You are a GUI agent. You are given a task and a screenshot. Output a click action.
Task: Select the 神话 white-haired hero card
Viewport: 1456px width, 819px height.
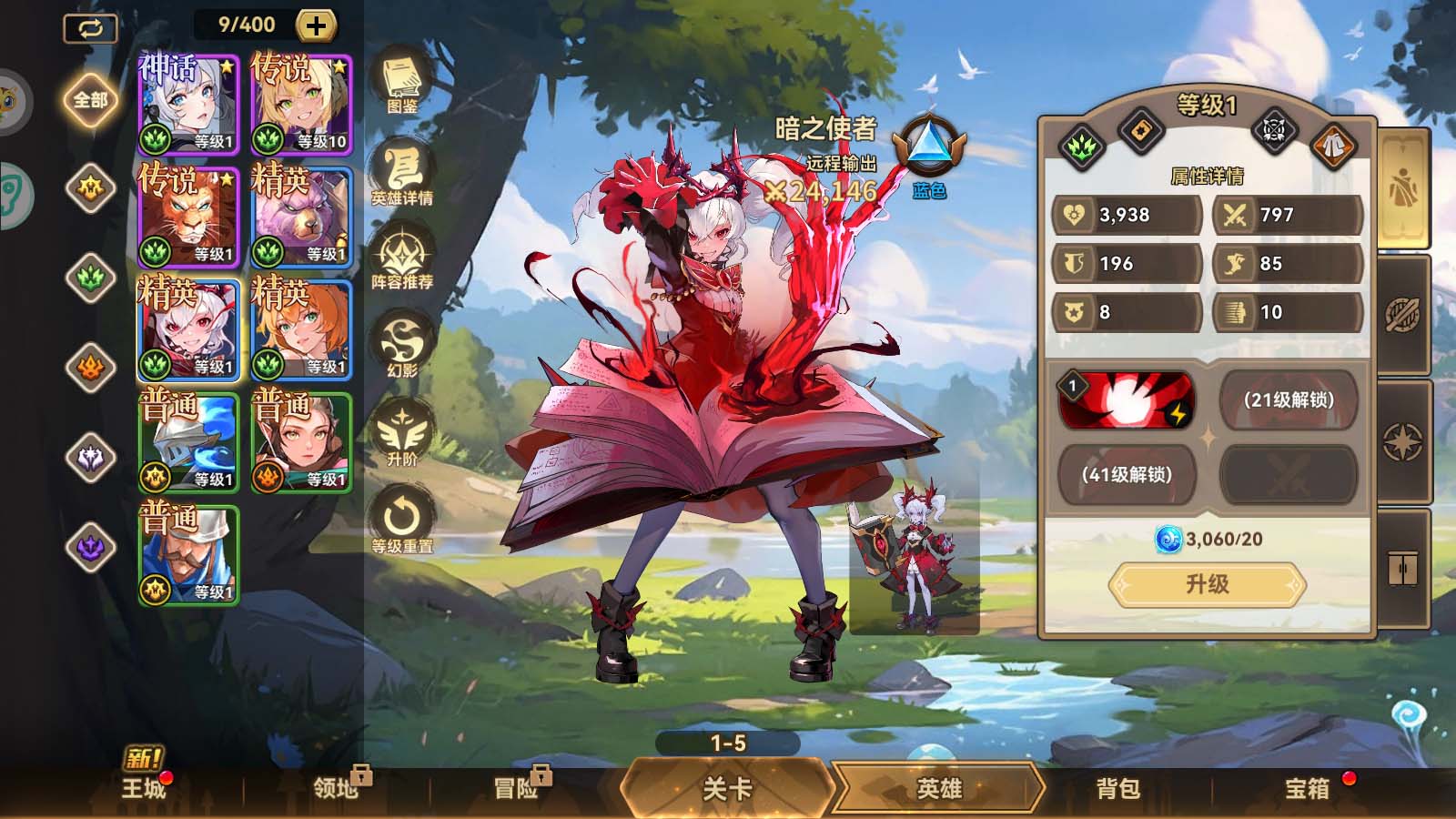click(x=188, y=104)
